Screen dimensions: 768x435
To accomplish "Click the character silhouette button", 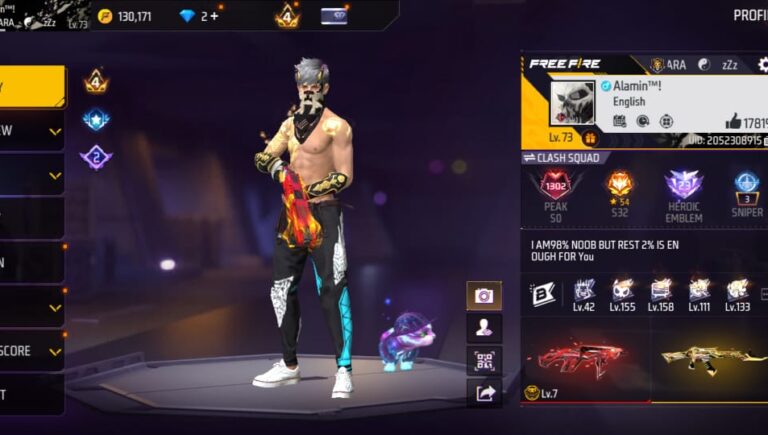I will pos(484,328).
